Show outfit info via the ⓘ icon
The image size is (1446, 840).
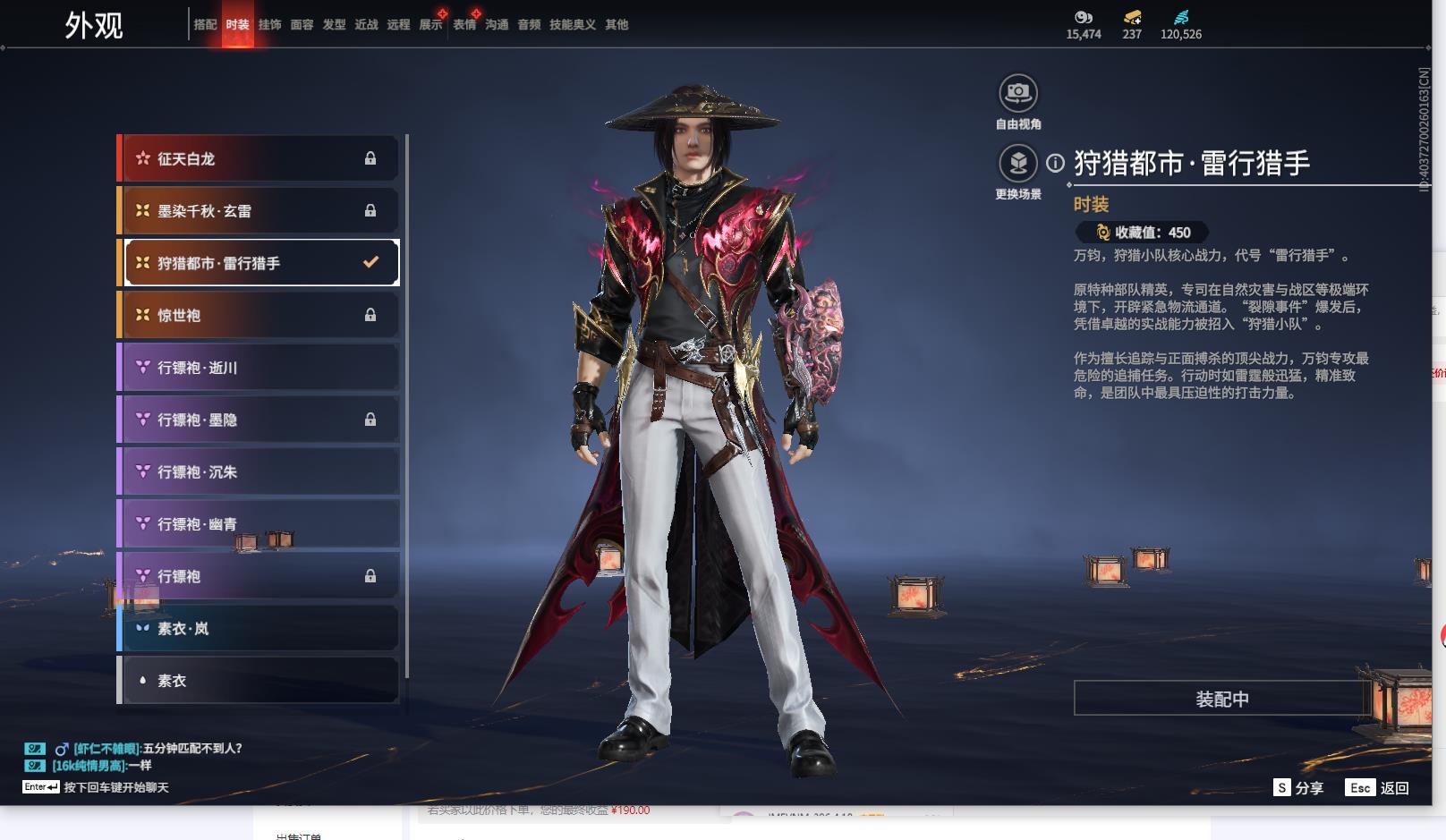[x=1056, y=163]
